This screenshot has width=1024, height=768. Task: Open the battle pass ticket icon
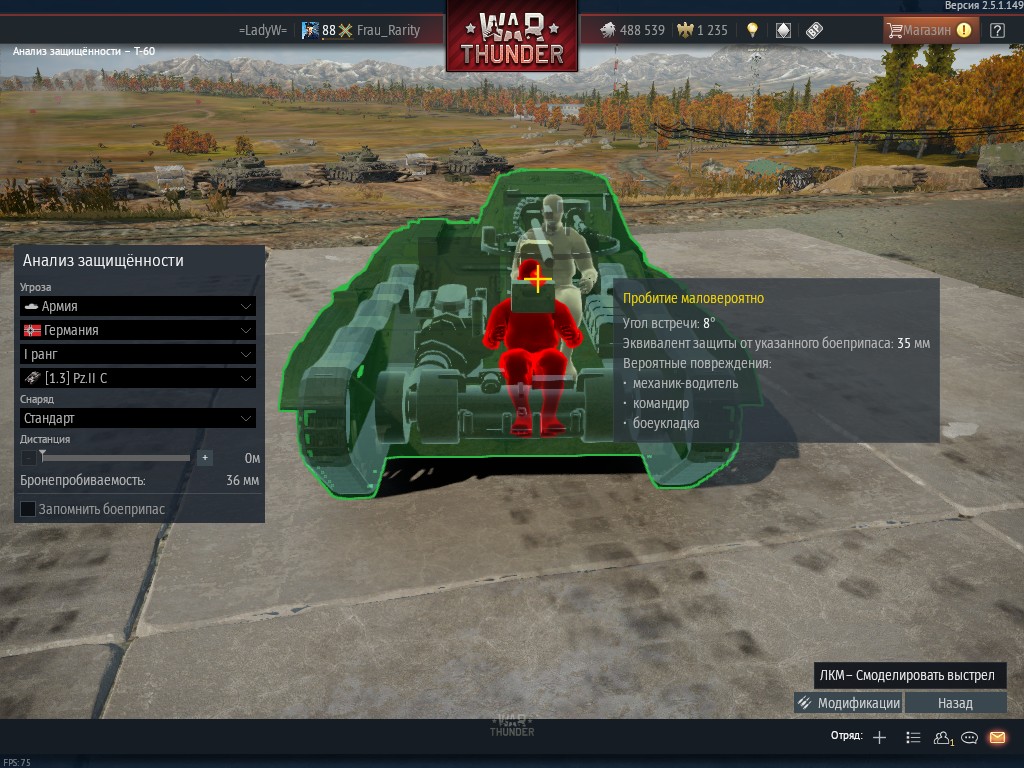point(814,30)
